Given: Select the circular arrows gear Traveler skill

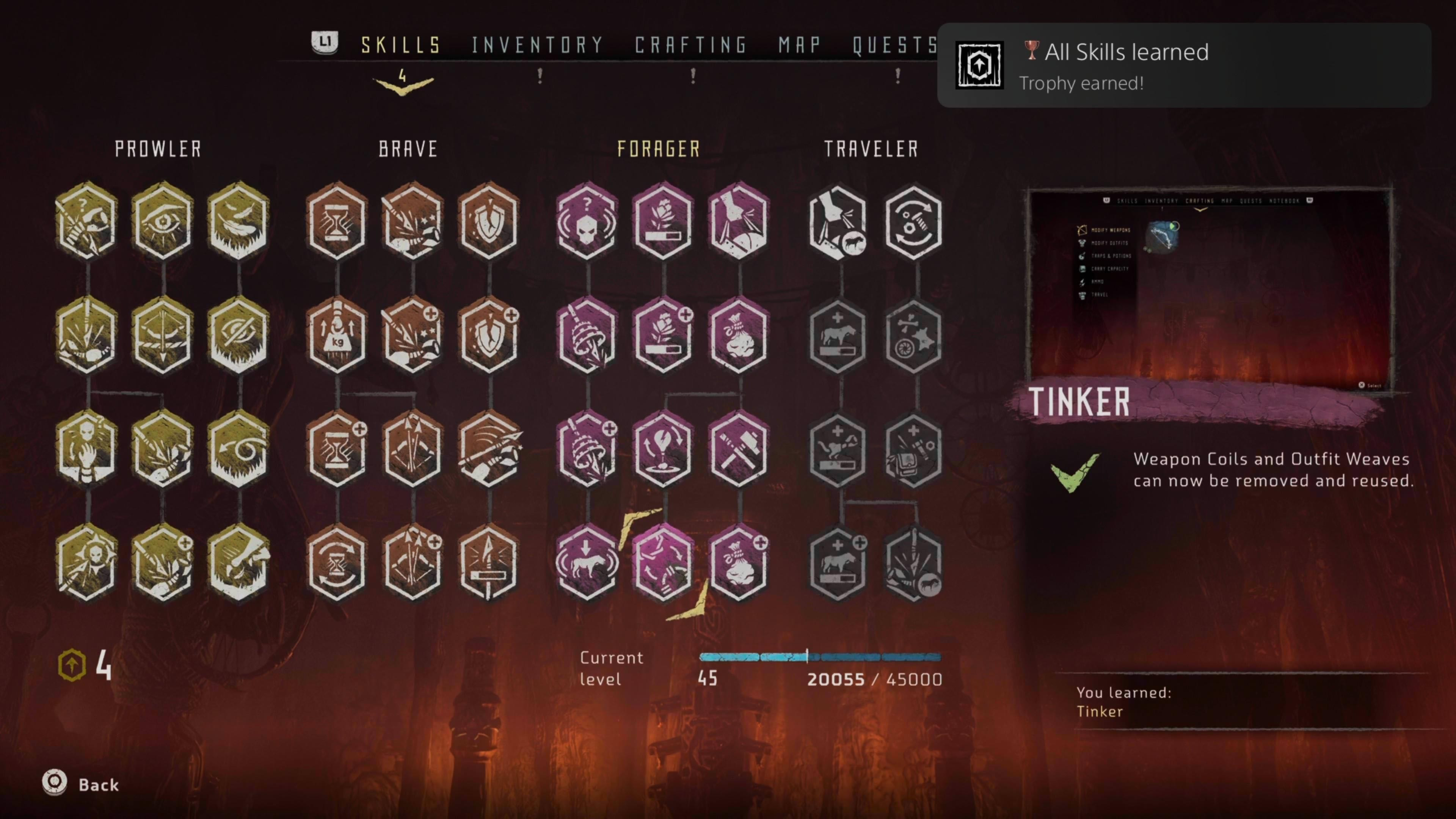Looking at the screenshot, I should 913,221.
